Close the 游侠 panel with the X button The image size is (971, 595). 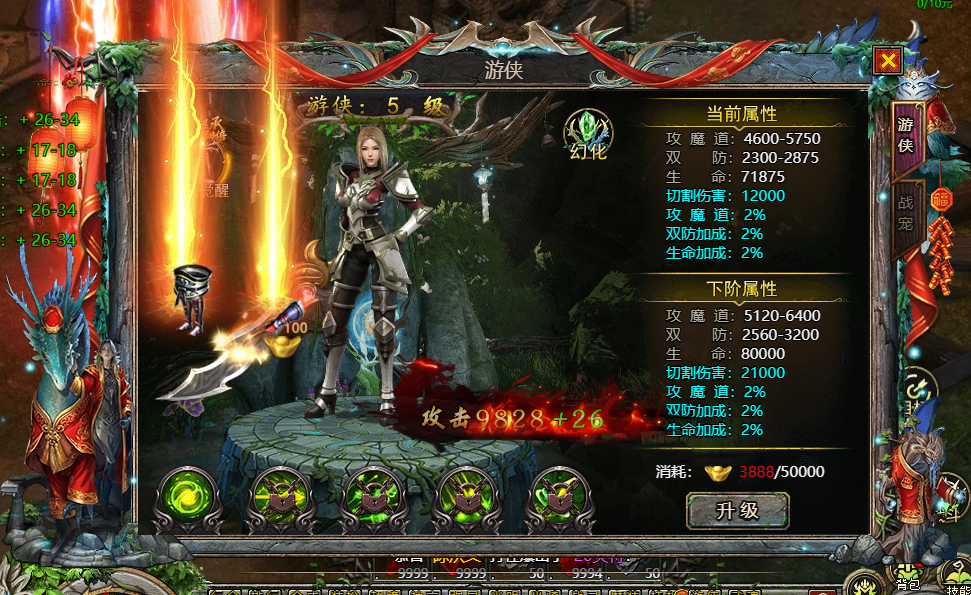887,61
